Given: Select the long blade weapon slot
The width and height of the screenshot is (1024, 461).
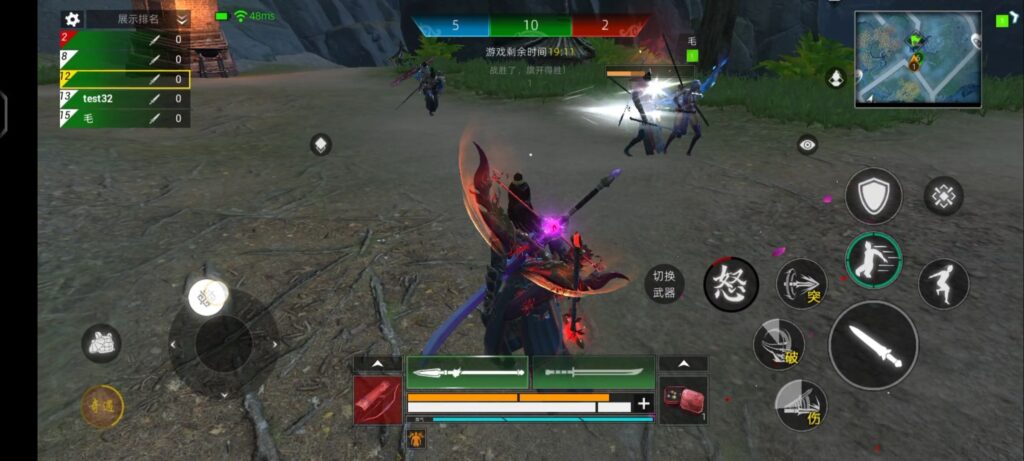Looking at the screenshot, I should pyautogui.click(x=593, y=372).
